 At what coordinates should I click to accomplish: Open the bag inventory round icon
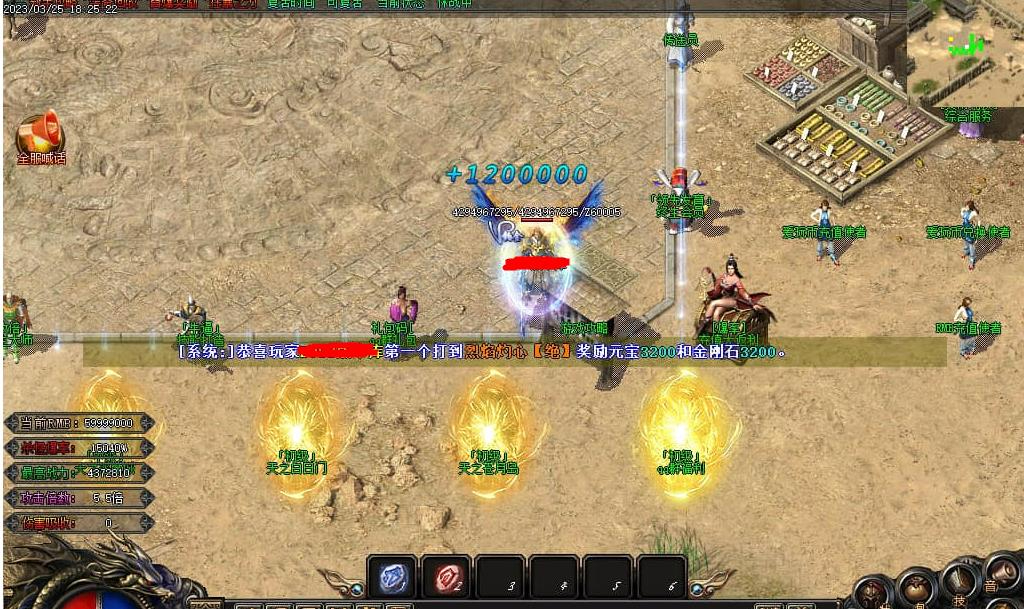click(917, 587)
